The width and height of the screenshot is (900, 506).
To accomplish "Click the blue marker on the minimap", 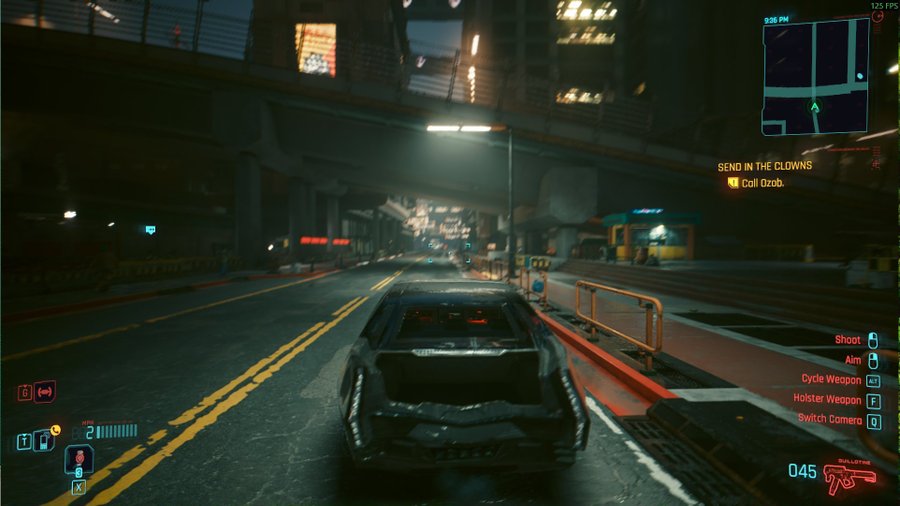I will [860, 77].
